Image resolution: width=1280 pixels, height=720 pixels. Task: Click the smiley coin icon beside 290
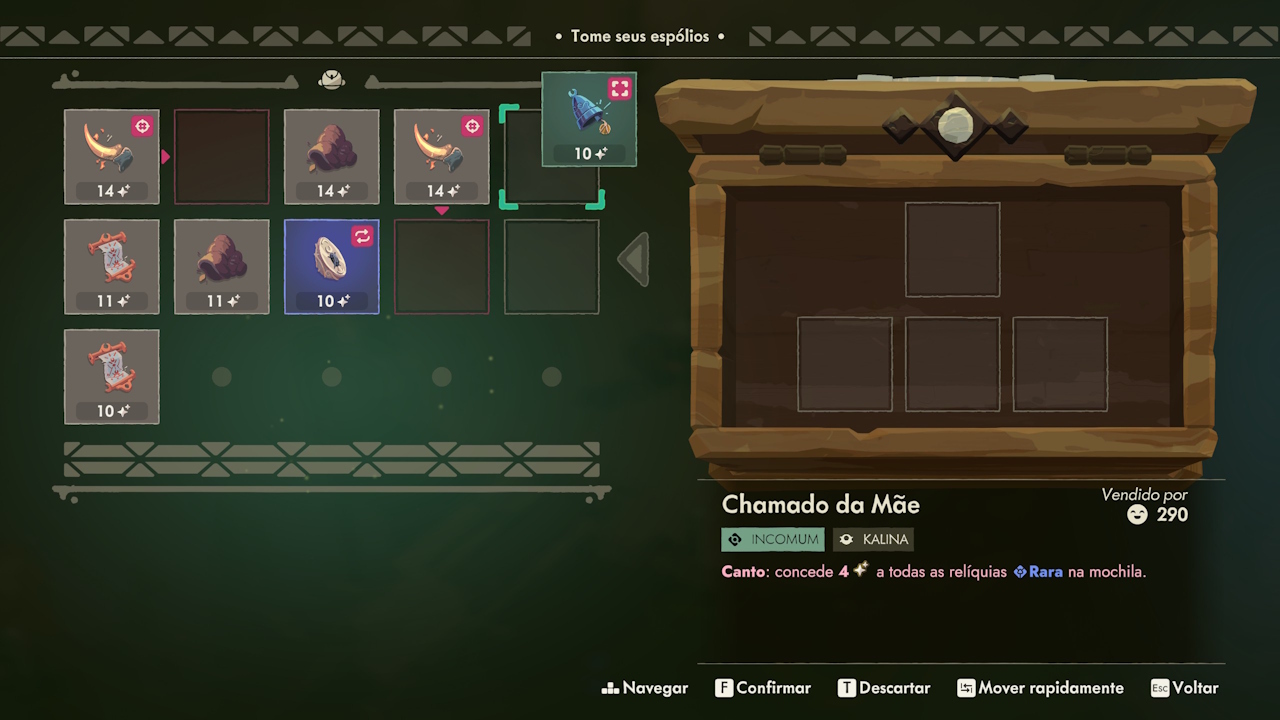click(x=1137, y=515)
